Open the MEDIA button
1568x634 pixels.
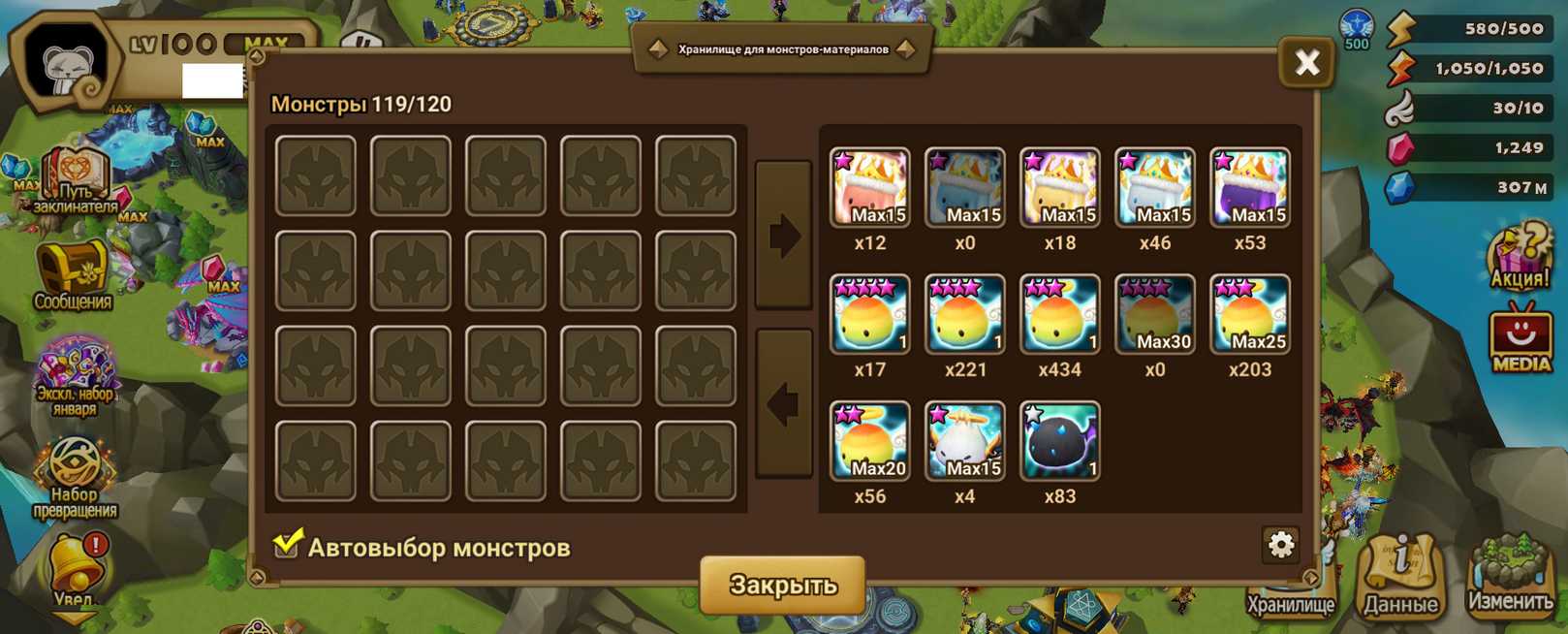click(1520, 338)
